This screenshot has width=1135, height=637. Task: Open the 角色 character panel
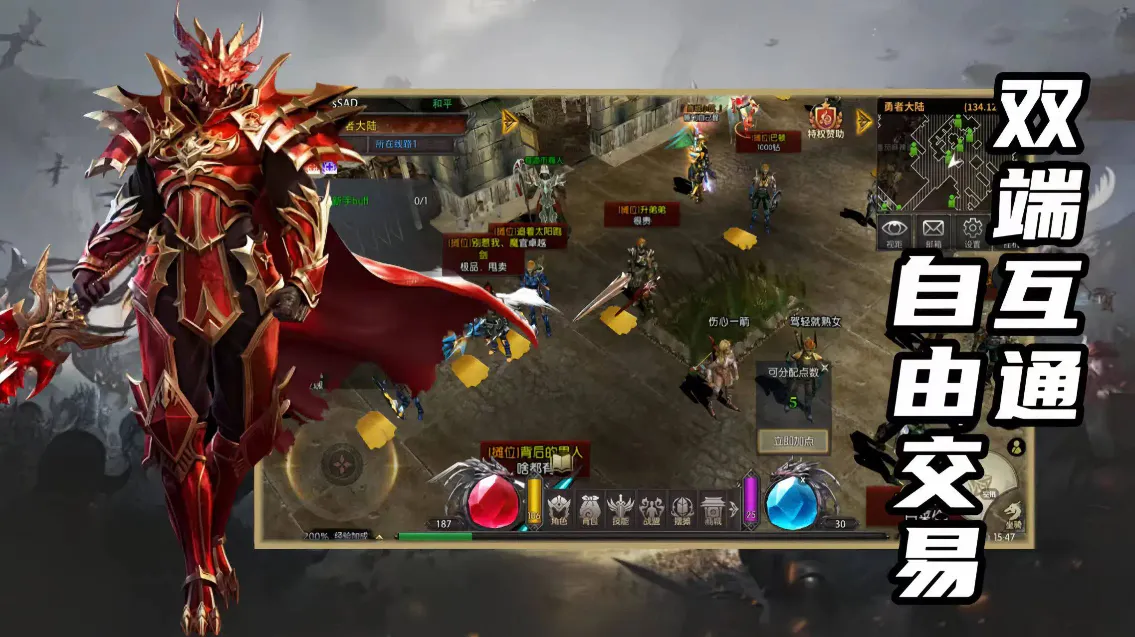[x=559, y=507]
